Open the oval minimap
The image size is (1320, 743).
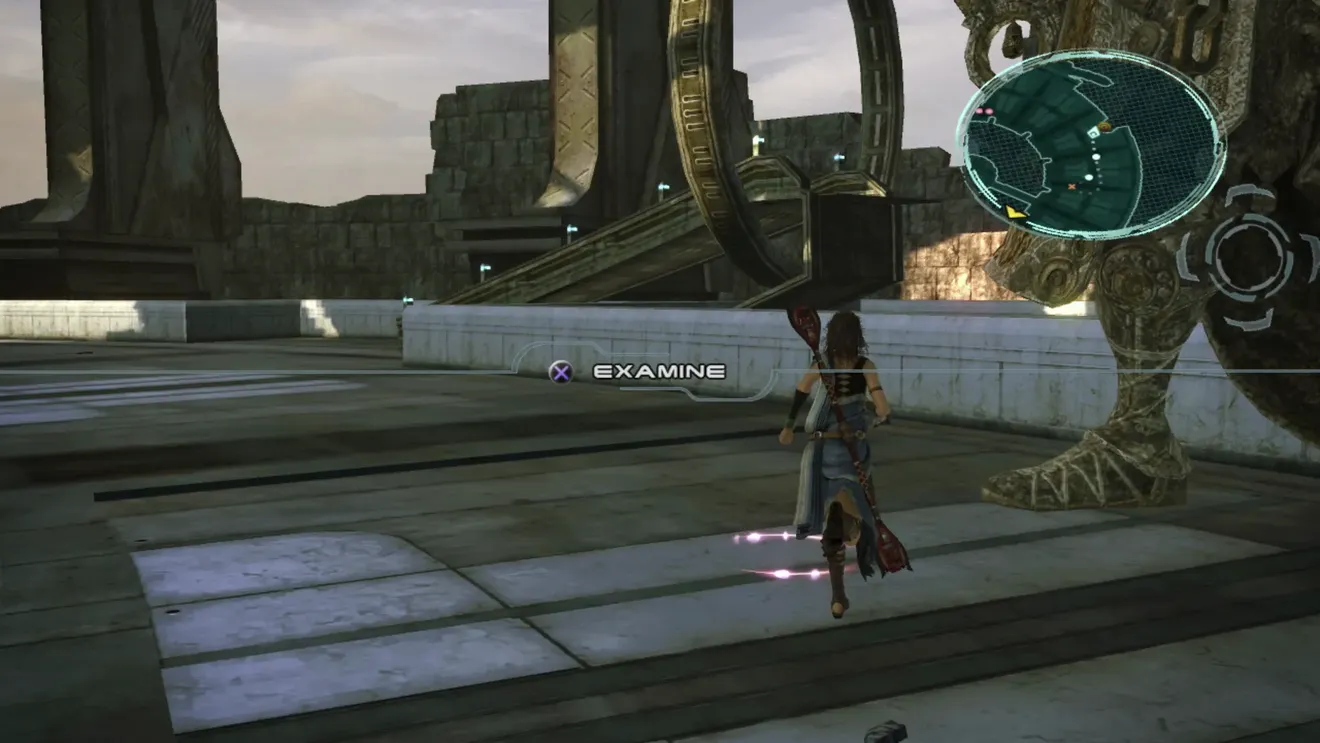point(1090,144)
